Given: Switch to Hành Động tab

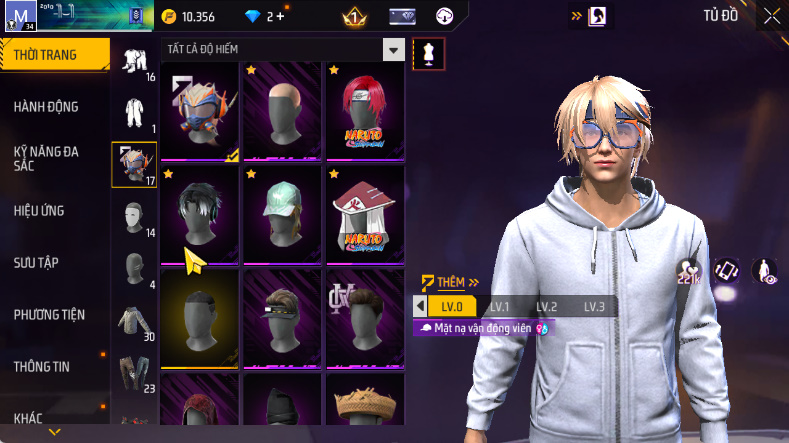Looking at the screenshot, I should [x=46, y=107].
